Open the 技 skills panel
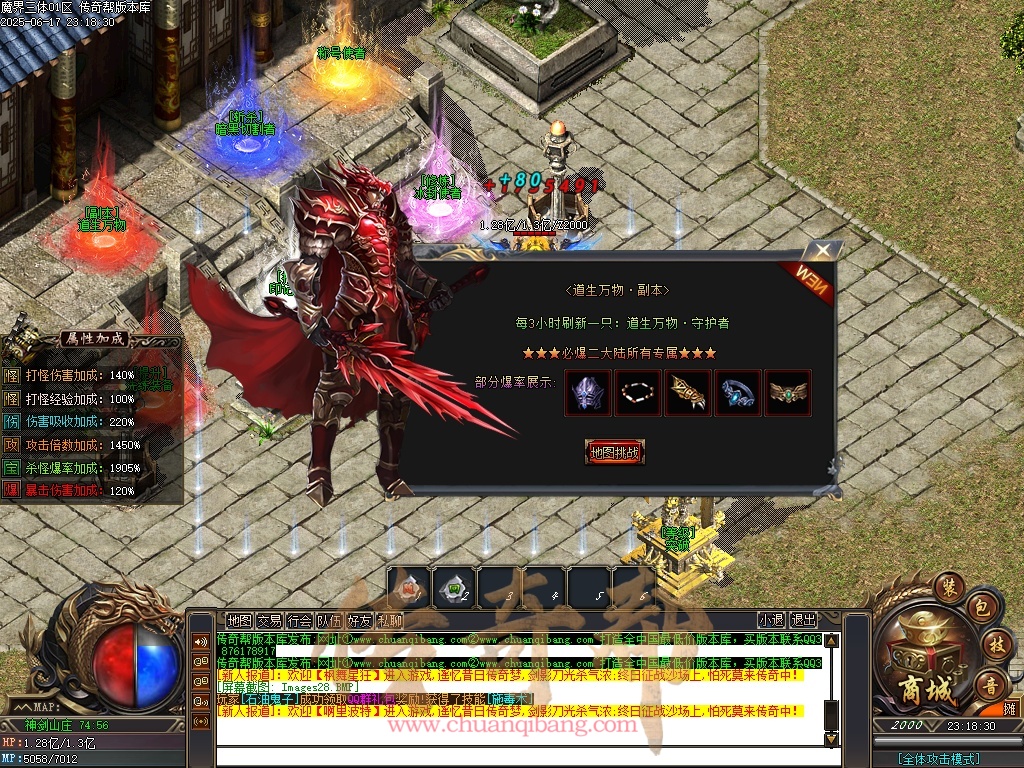1024x768 pixels. tap(994, 643)
